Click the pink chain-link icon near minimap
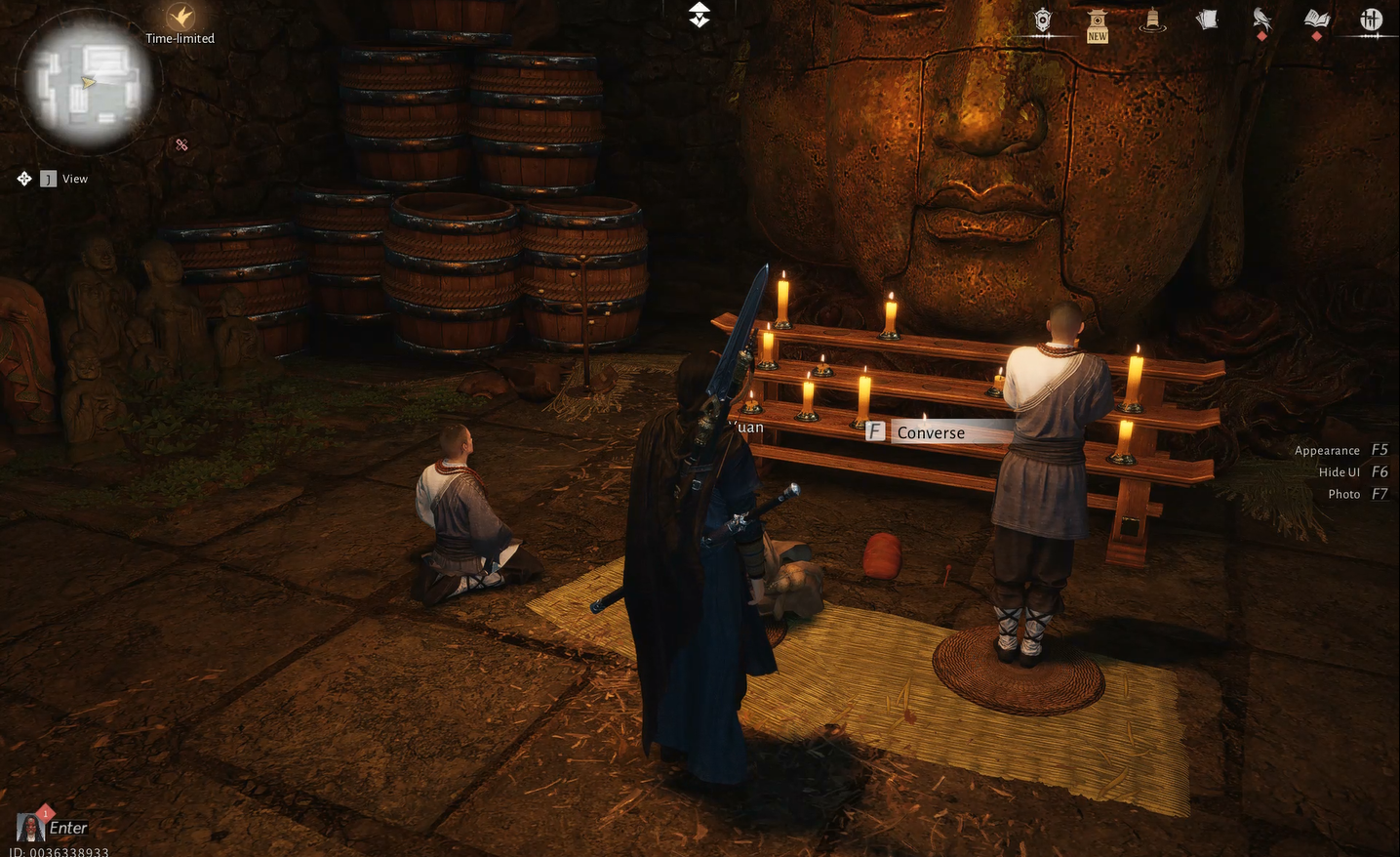Image resolution: width=1400 pixels, height=857 pixels. tap(181, 144)
